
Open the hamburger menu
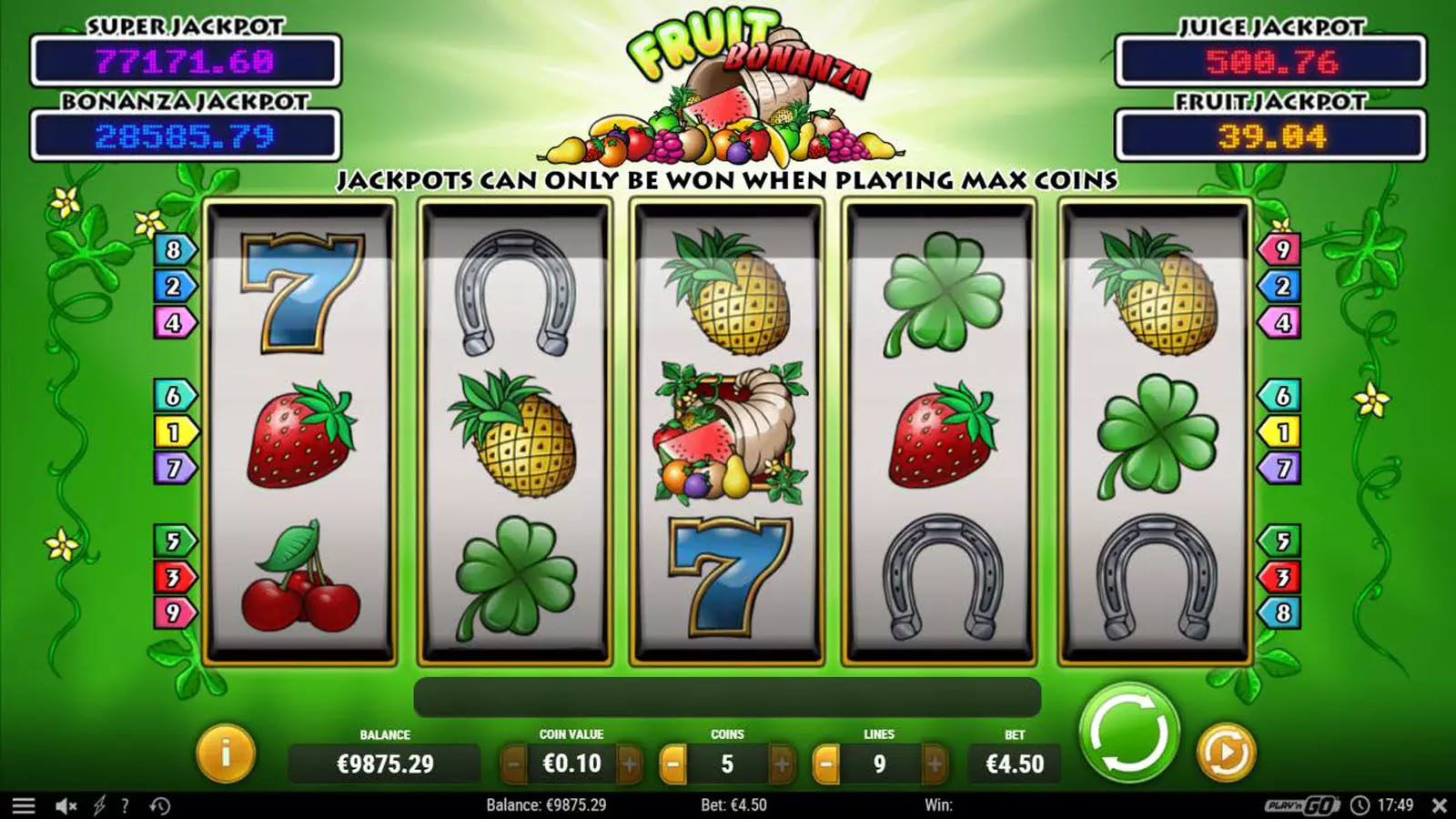point(24,805)
